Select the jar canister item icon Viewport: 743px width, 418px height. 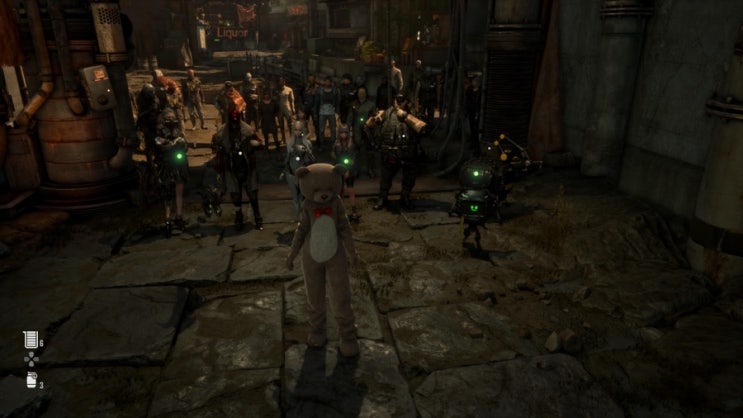click(x=30, y=380)
